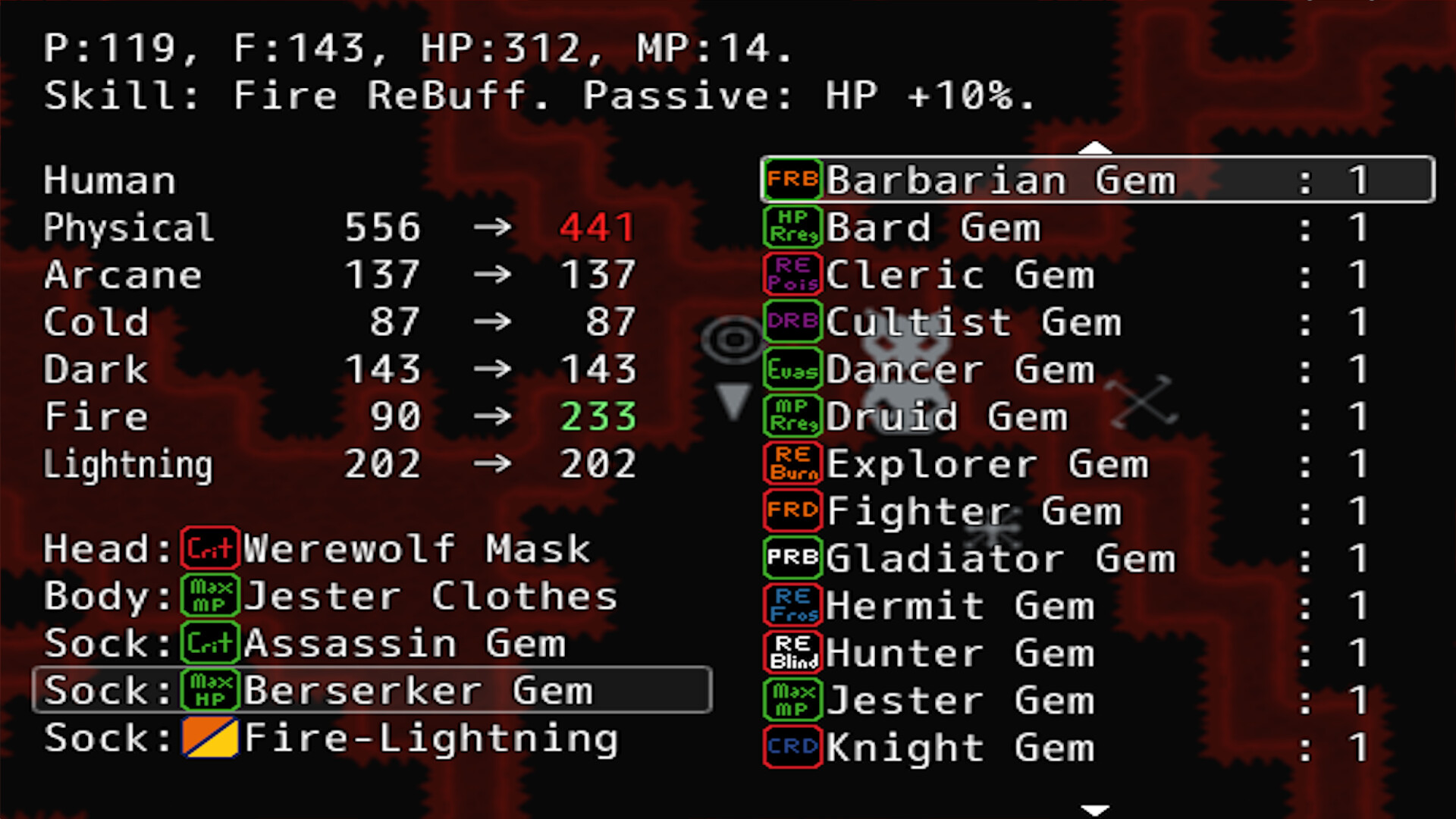Select the PRB icon next to Gladiator Gem
1456x819 pixels.
pyautogui.click(x=792, y=557)
